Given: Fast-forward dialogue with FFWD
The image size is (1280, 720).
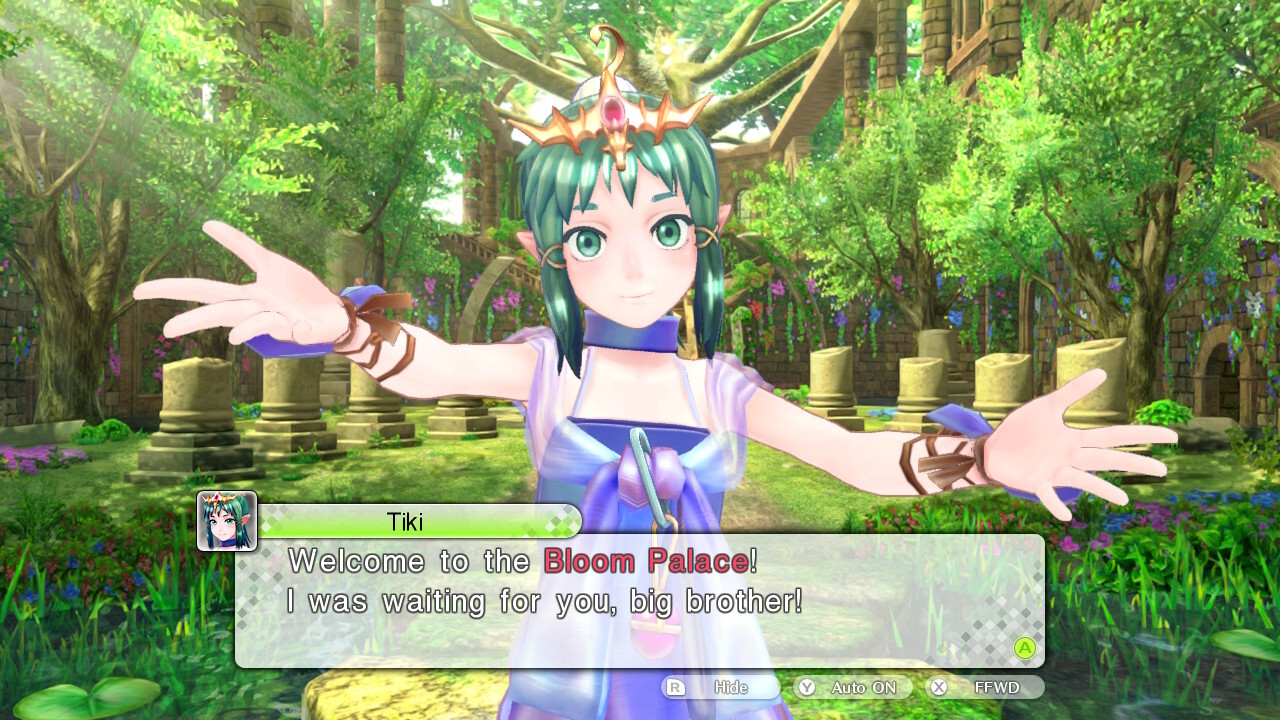Looking at the screenshot, I should [x=985, y=688].
